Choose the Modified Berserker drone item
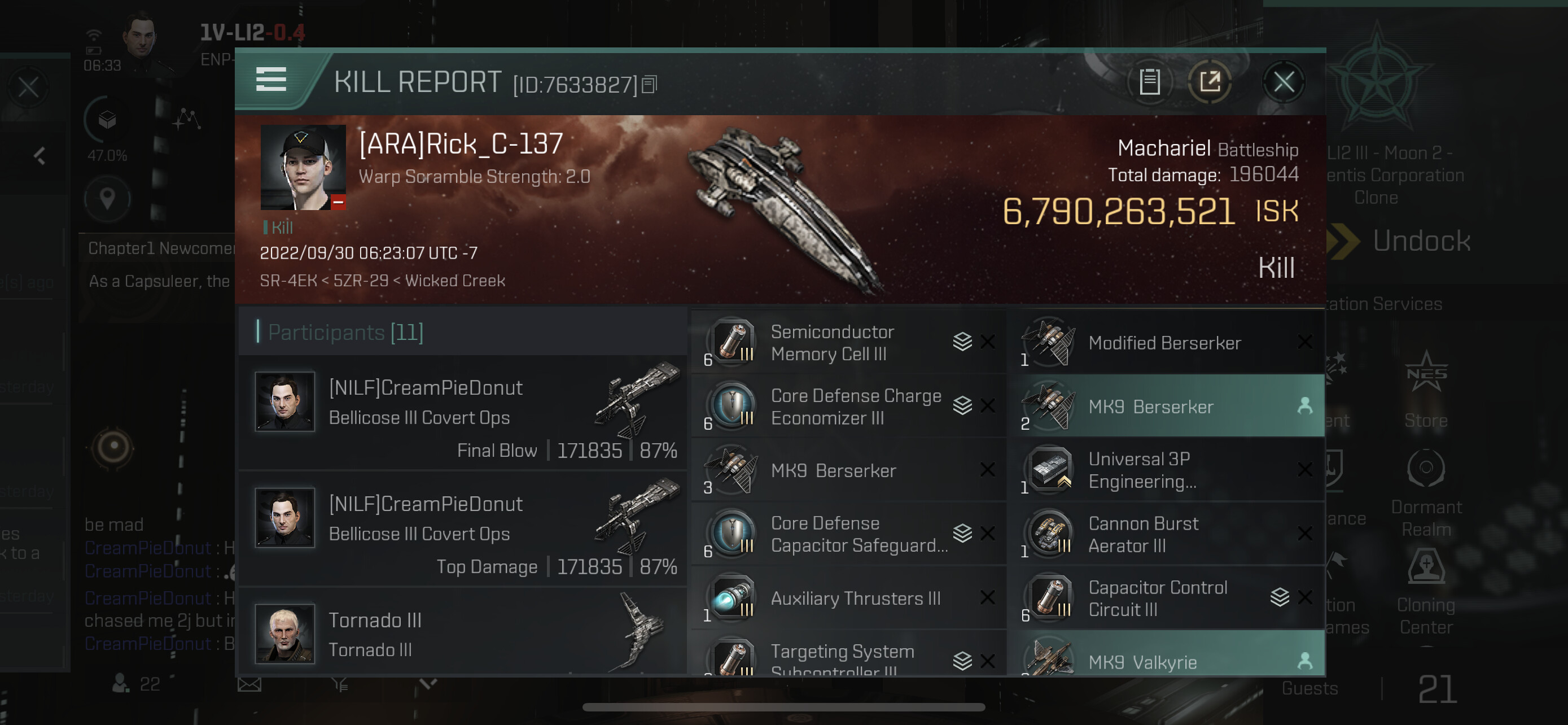The image size is (1568, 725). pyautogui.click(x=1164, y=343)
